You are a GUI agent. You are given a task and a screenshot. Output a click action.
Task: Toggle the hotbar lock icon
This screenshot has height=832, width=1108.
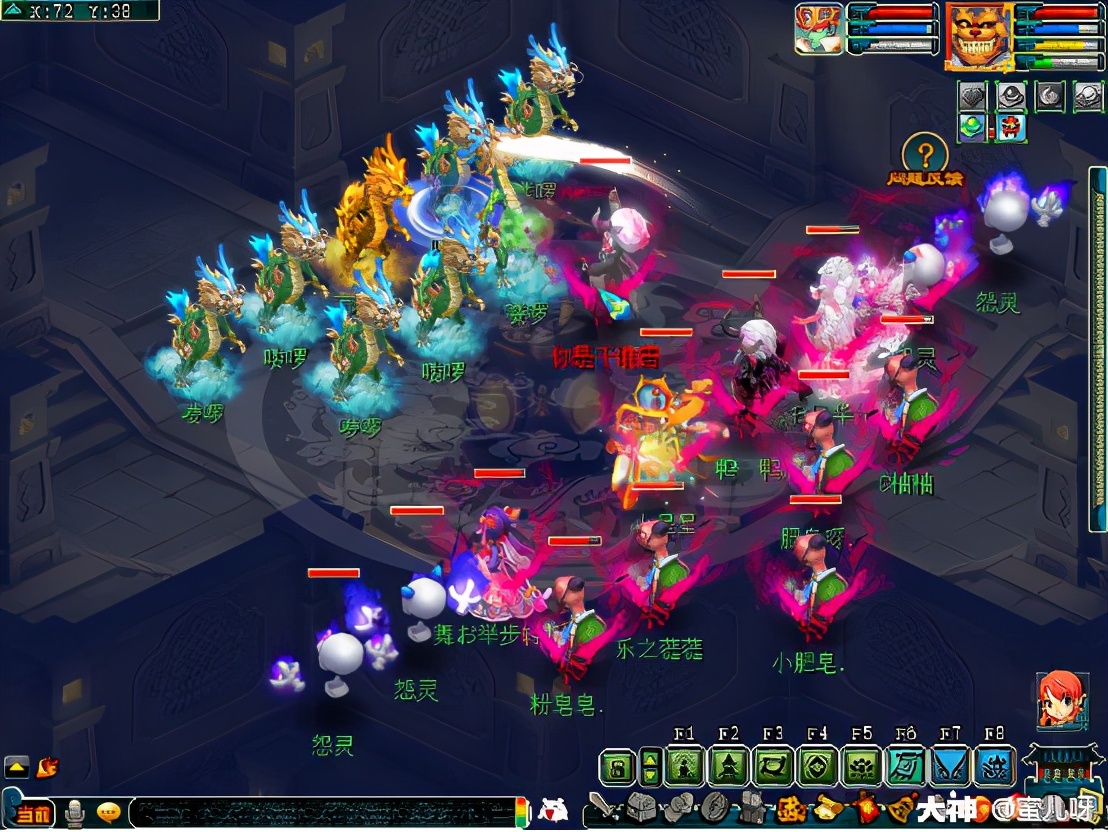coord(619,768)
